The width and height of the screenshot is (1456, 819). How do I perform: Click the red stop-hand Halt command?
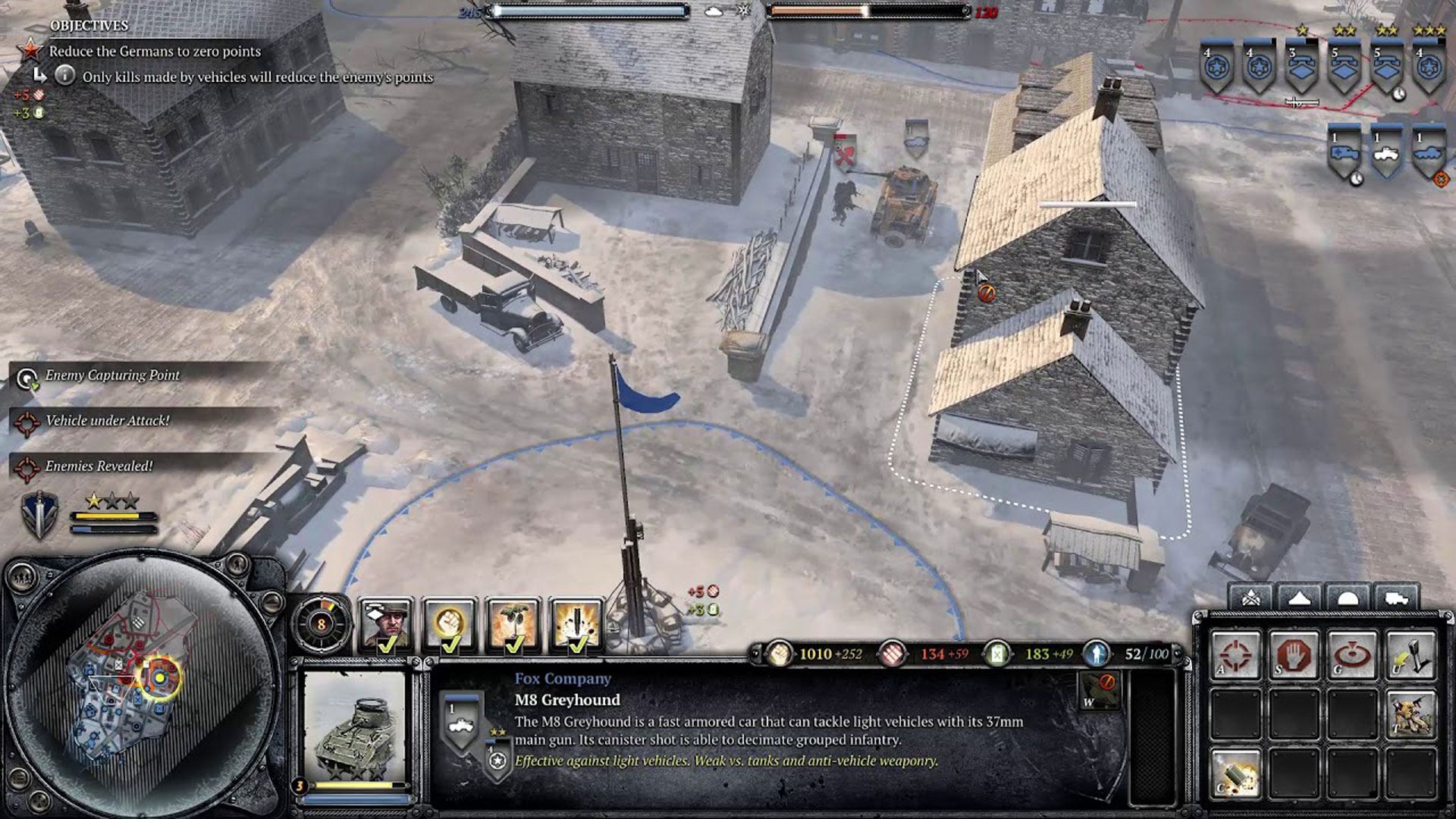(1294, 654)
